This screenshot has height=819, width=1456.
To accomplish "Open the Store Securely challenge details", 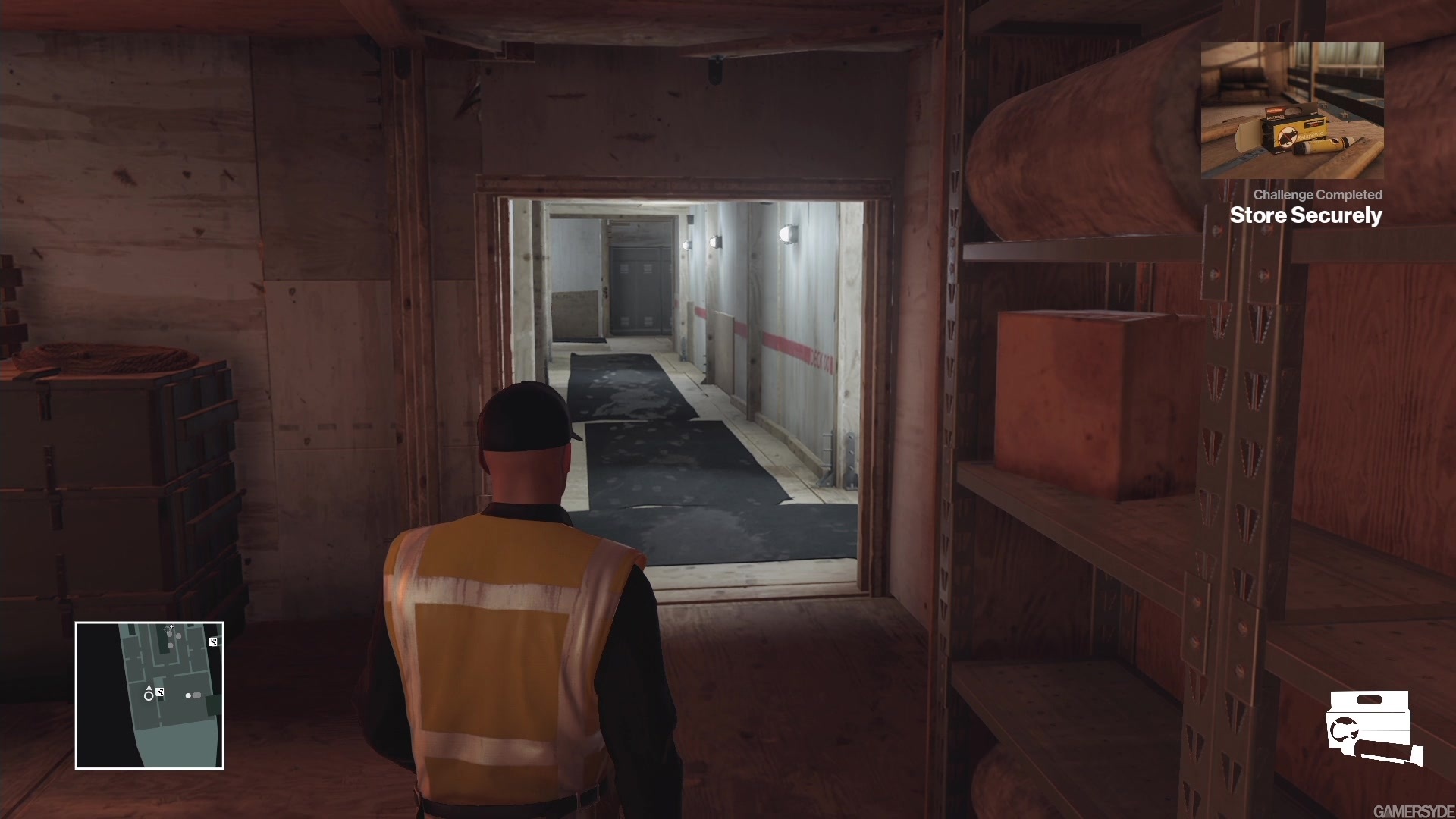I will [x=1307, y=215].
